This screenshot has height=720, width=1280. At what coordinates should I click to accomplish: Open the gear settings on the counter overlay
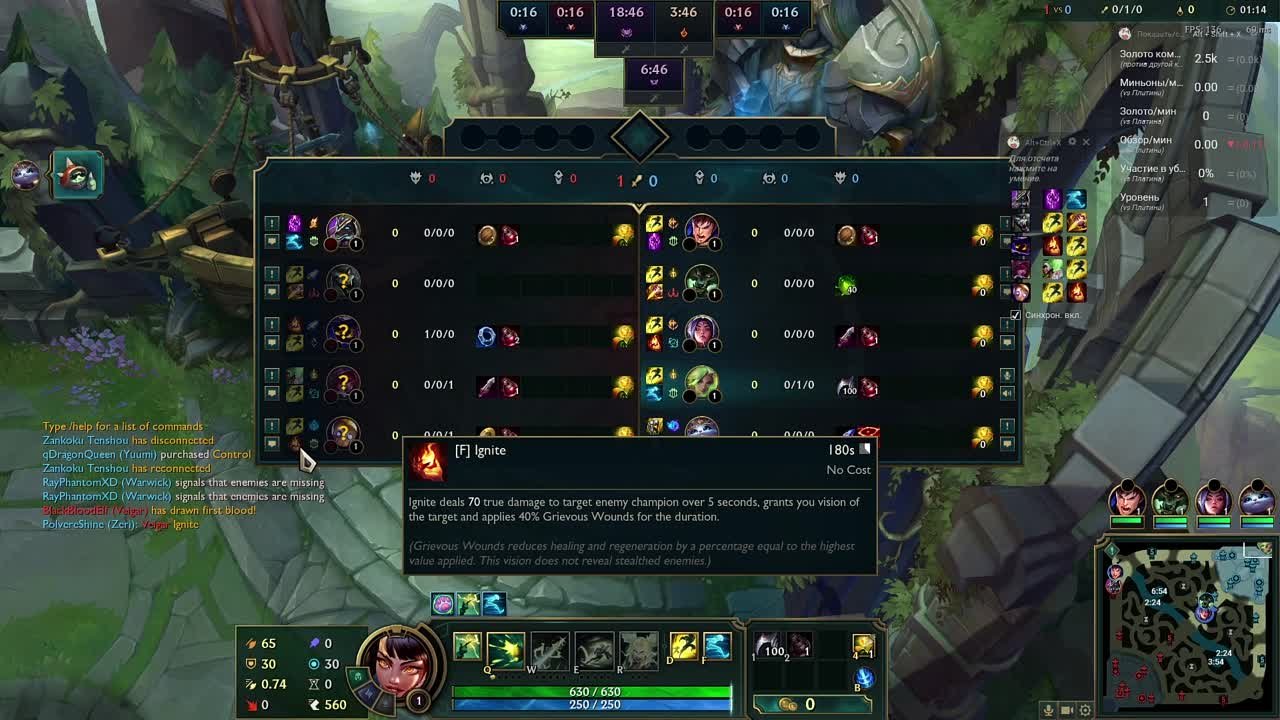1072,141
